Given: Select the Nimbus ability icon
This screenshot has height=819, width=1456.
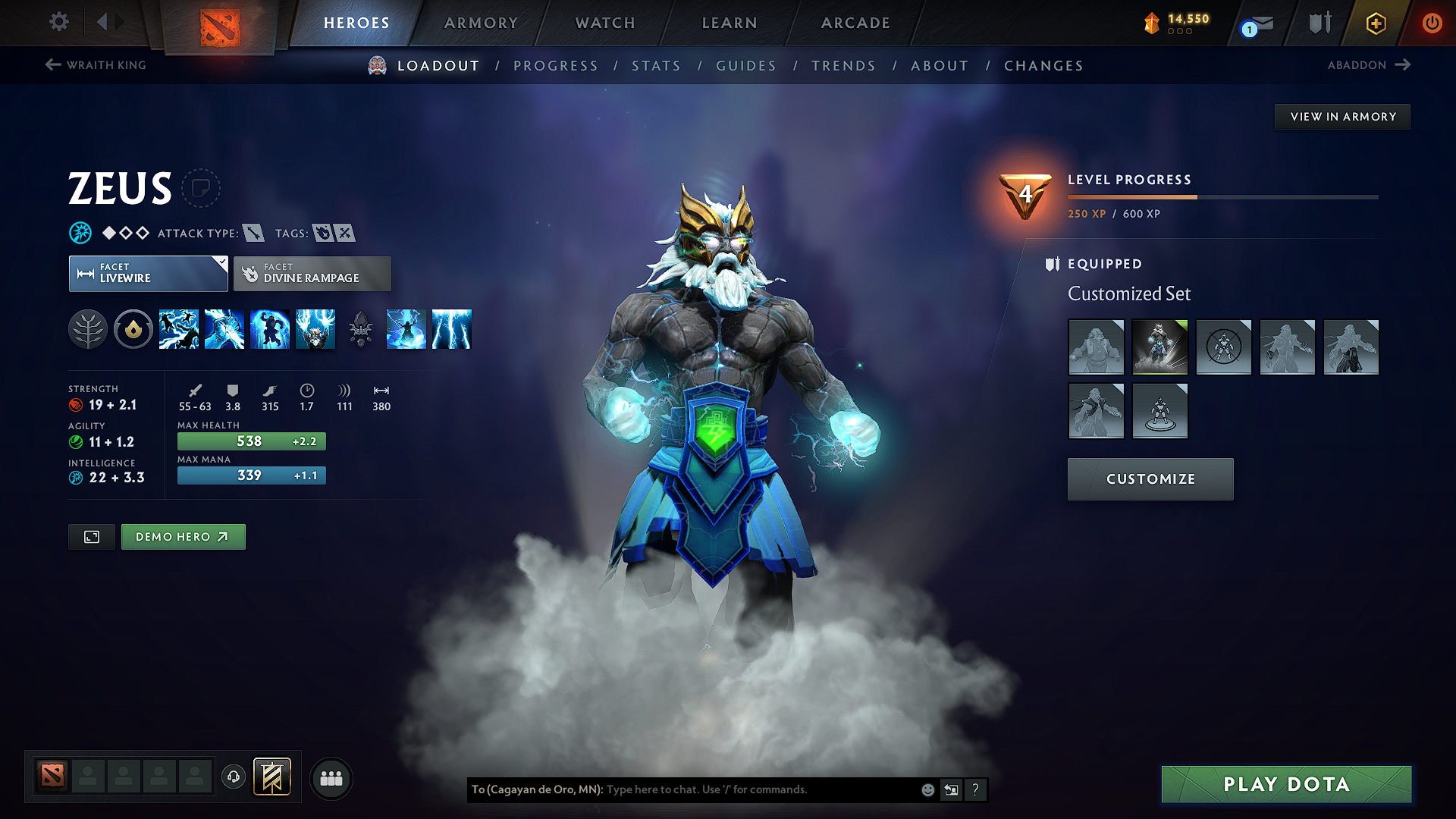Looking at the screenshot, I should point(406,329).
